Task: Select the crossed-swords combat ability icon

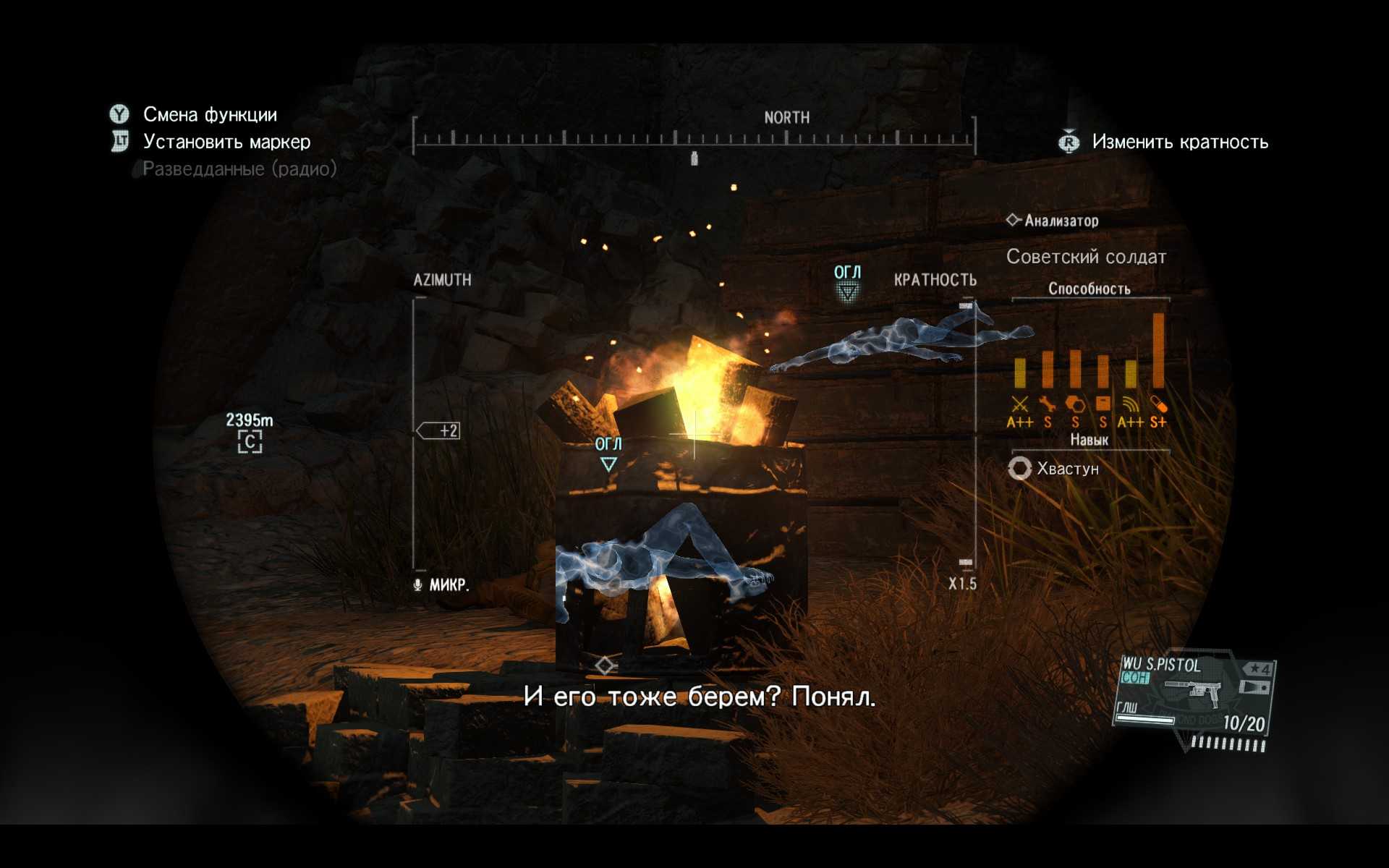Action: click(1019, 404)
